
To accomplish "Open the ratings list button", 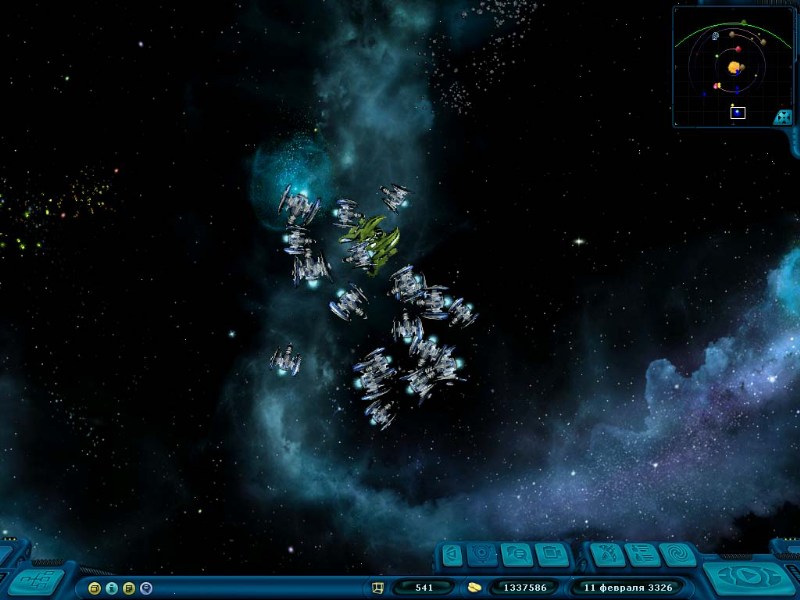I will [642, 554].
